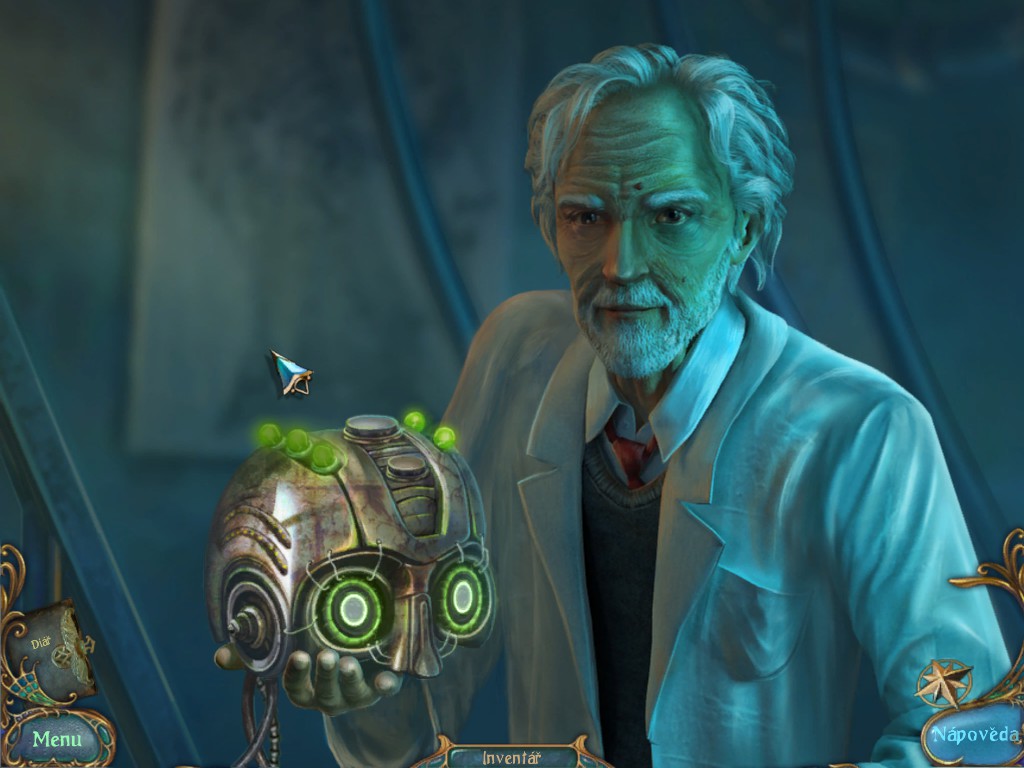
Task: Click the compass star map icon
Action: pos(944,682)
